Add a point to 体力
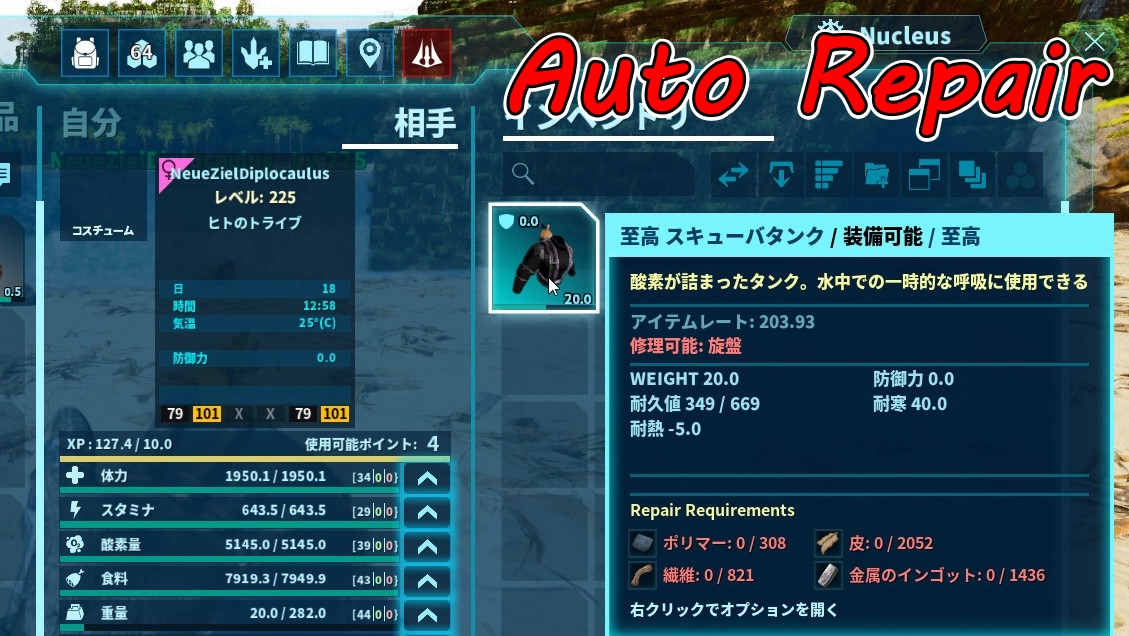1129x636 pixels. [x=427, y=478]
